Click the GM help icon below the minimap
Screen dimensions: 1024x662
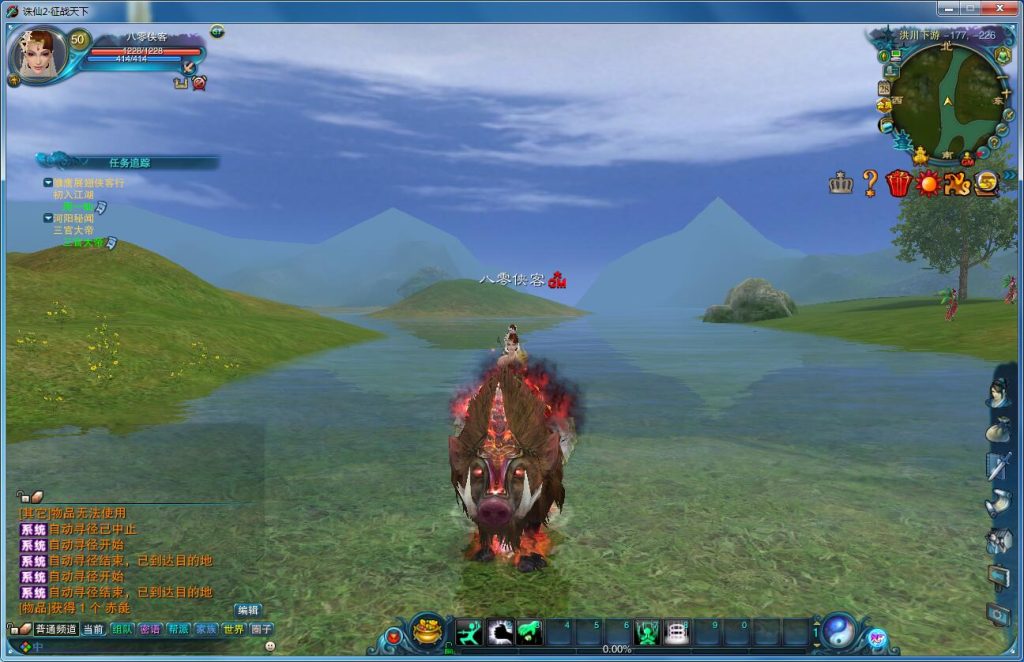[967, 158]
